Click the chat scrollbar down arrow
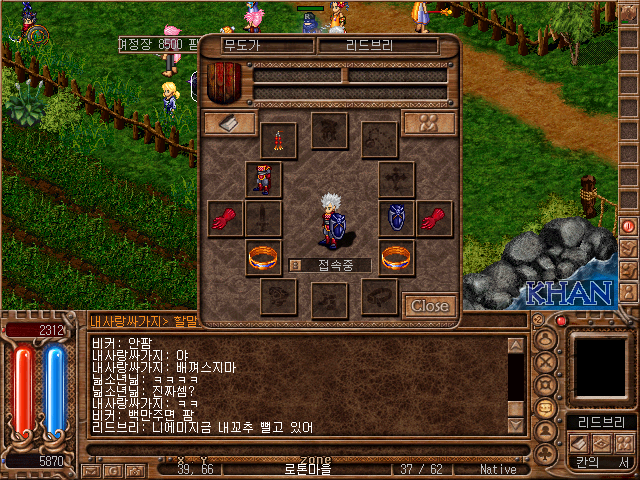This screenshot has height=480, width=640. click(x=516, y=425)
